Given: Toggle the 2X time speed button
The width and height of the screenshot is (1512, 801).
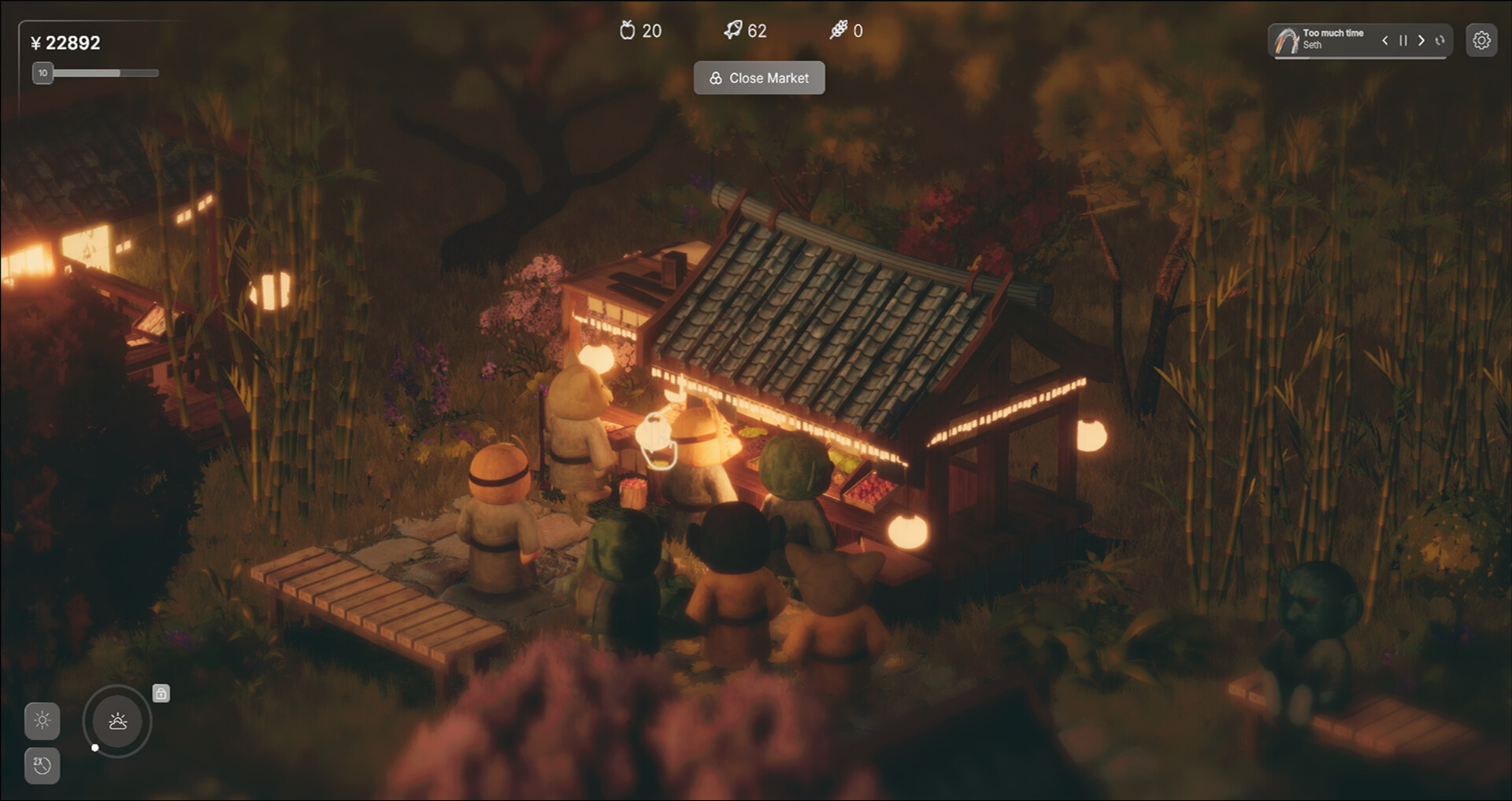Looking at the screenshot, I should (43, 765).
